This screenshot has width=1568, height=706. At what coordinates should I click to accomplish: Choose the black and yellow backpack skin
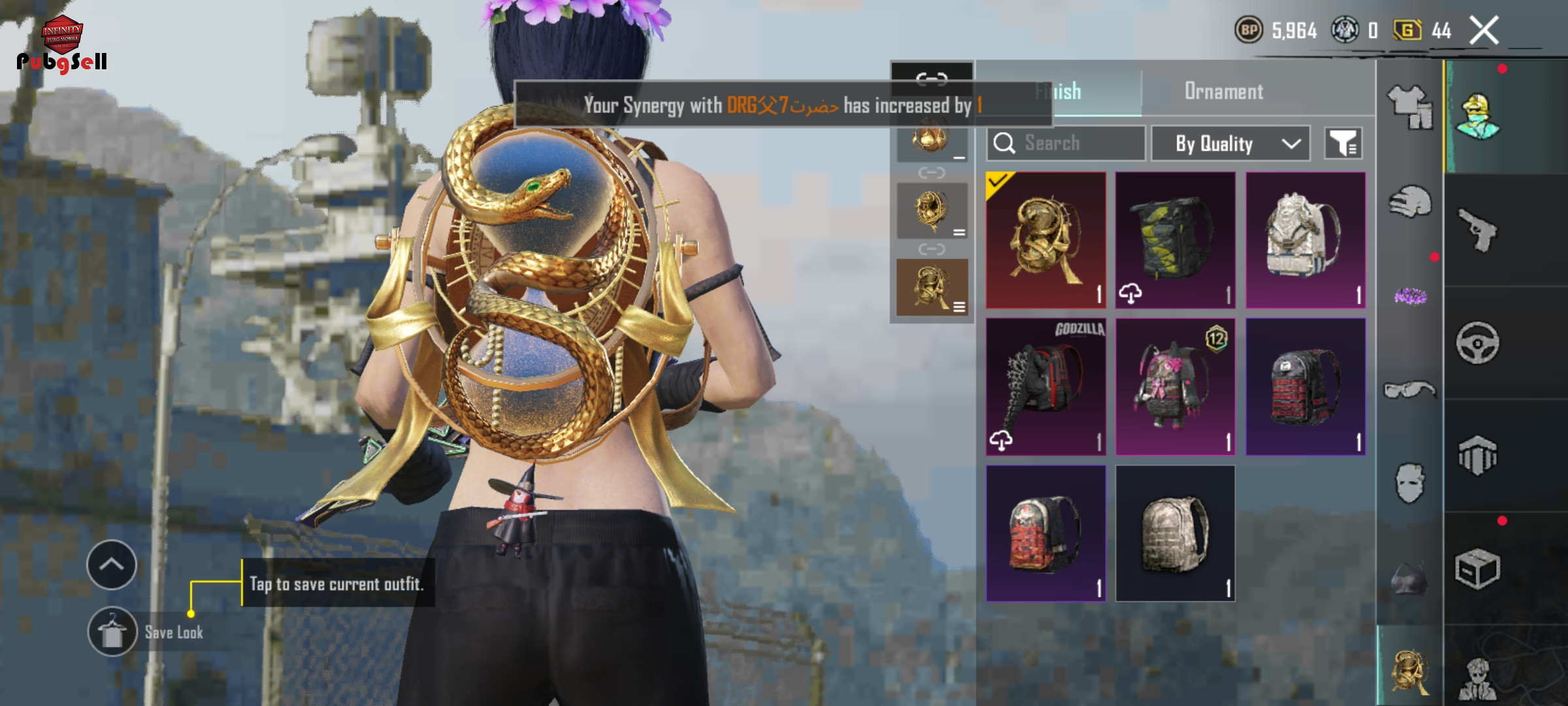1175,240
